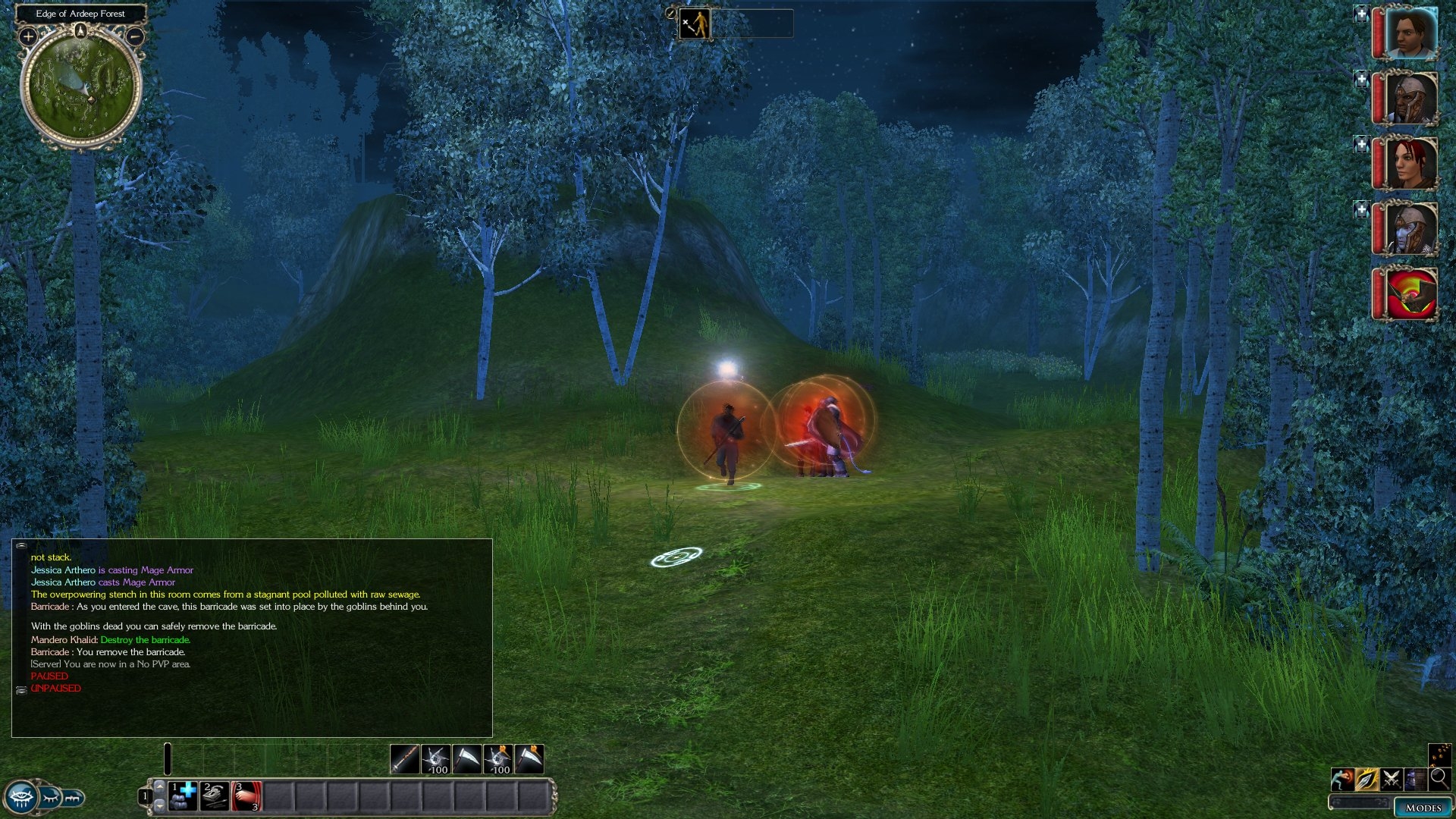Select the red creature familiar portrait
This screenshot has width=1456, height=819.
[x=1410, y=293]
